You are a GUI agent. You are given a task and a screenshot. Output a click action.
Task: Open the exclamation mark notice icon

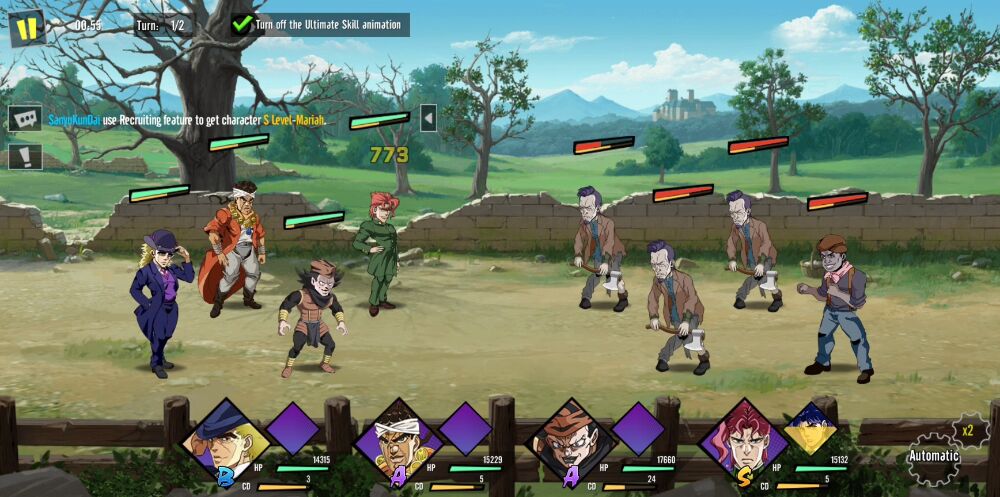25,156
